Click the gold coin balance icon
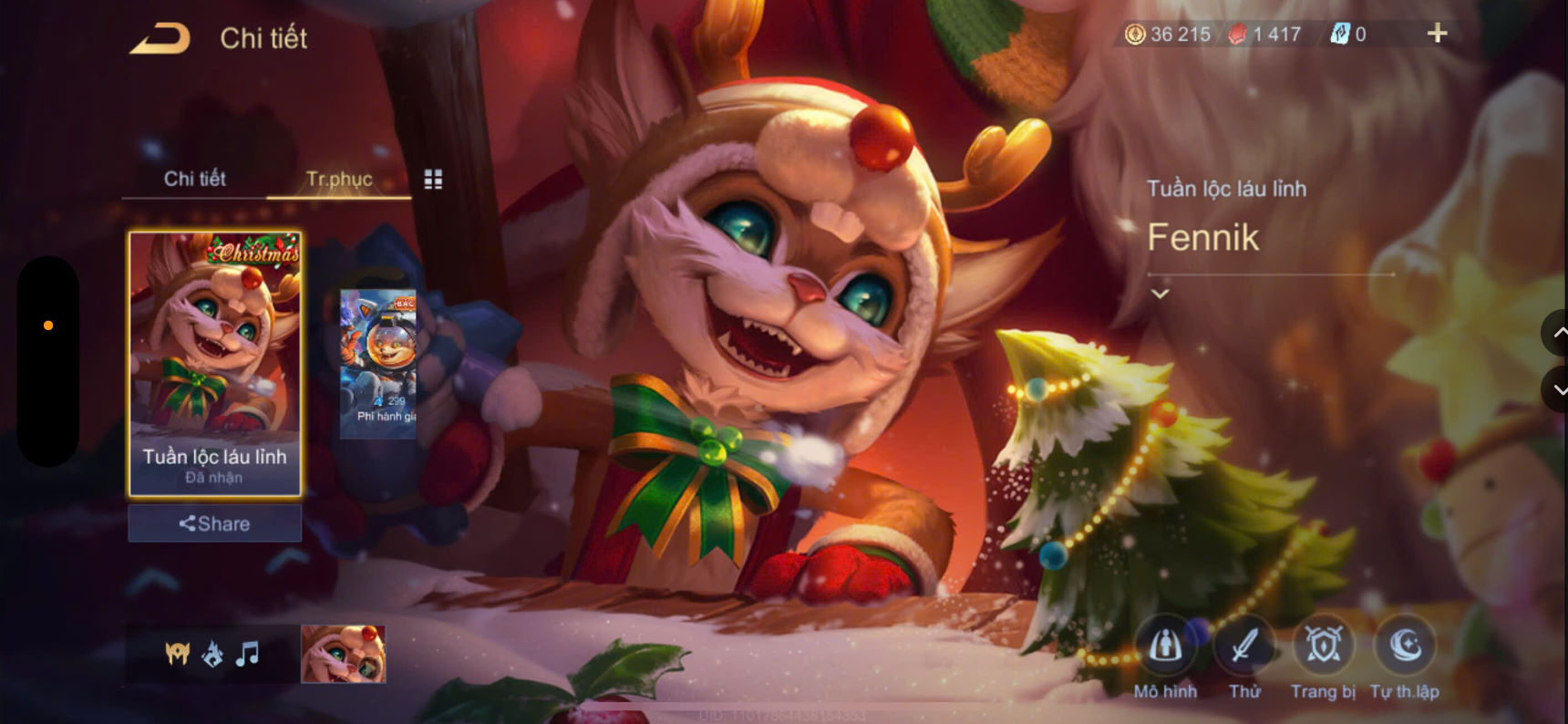Image resolution: width=1568 pixels, height=724 pixels. pyautogui.click(x=1137, y=33)
